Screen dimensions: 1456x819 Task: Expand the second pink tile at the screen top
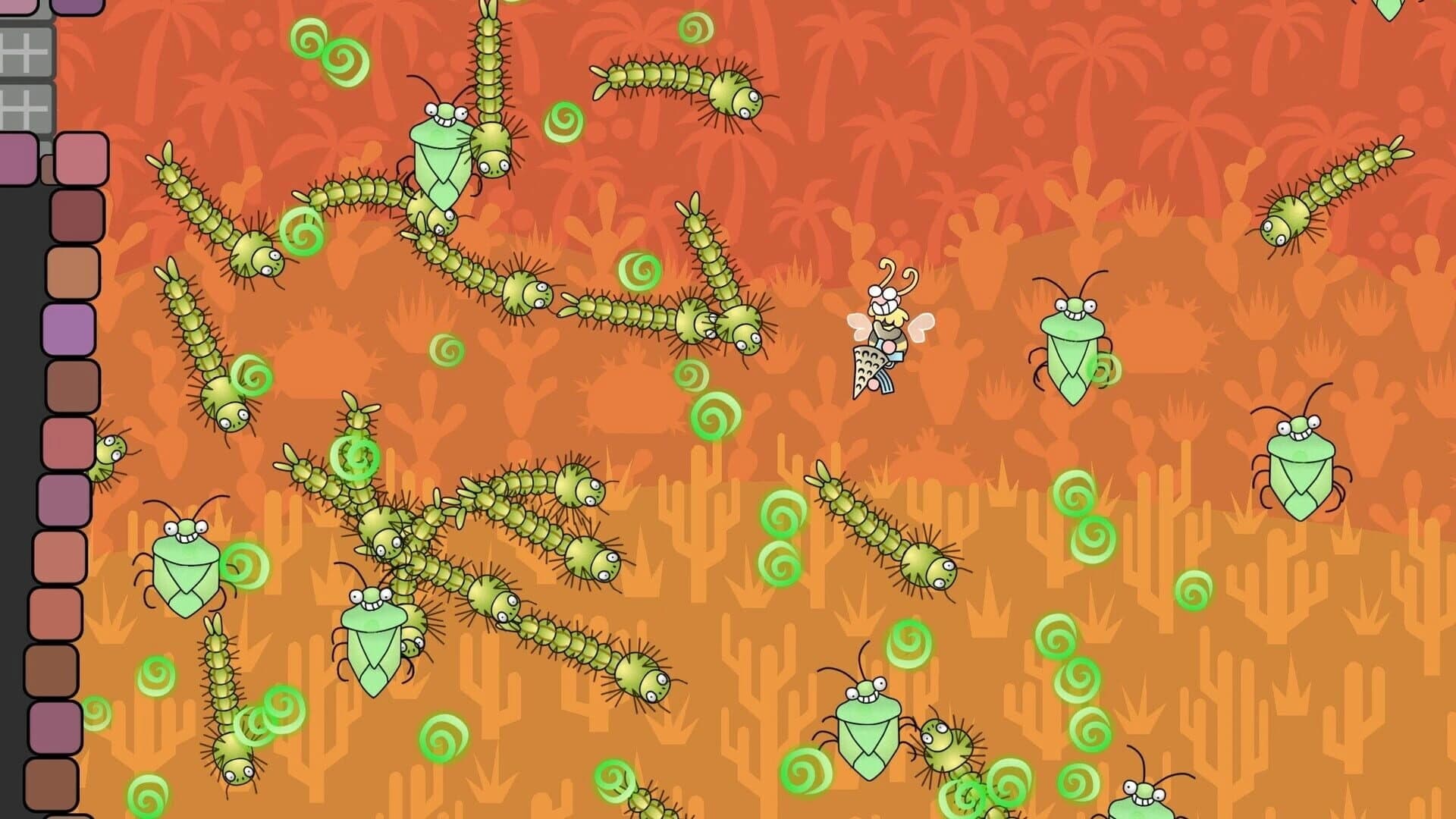(x=80, y=6)
